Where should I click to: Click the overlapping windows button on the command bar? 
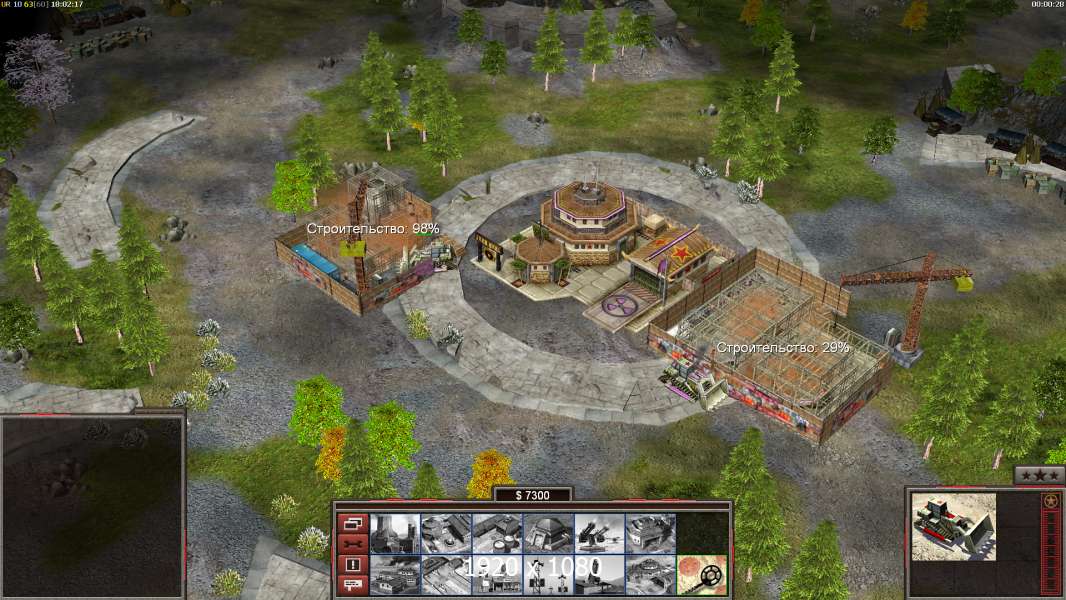point(352,523)
